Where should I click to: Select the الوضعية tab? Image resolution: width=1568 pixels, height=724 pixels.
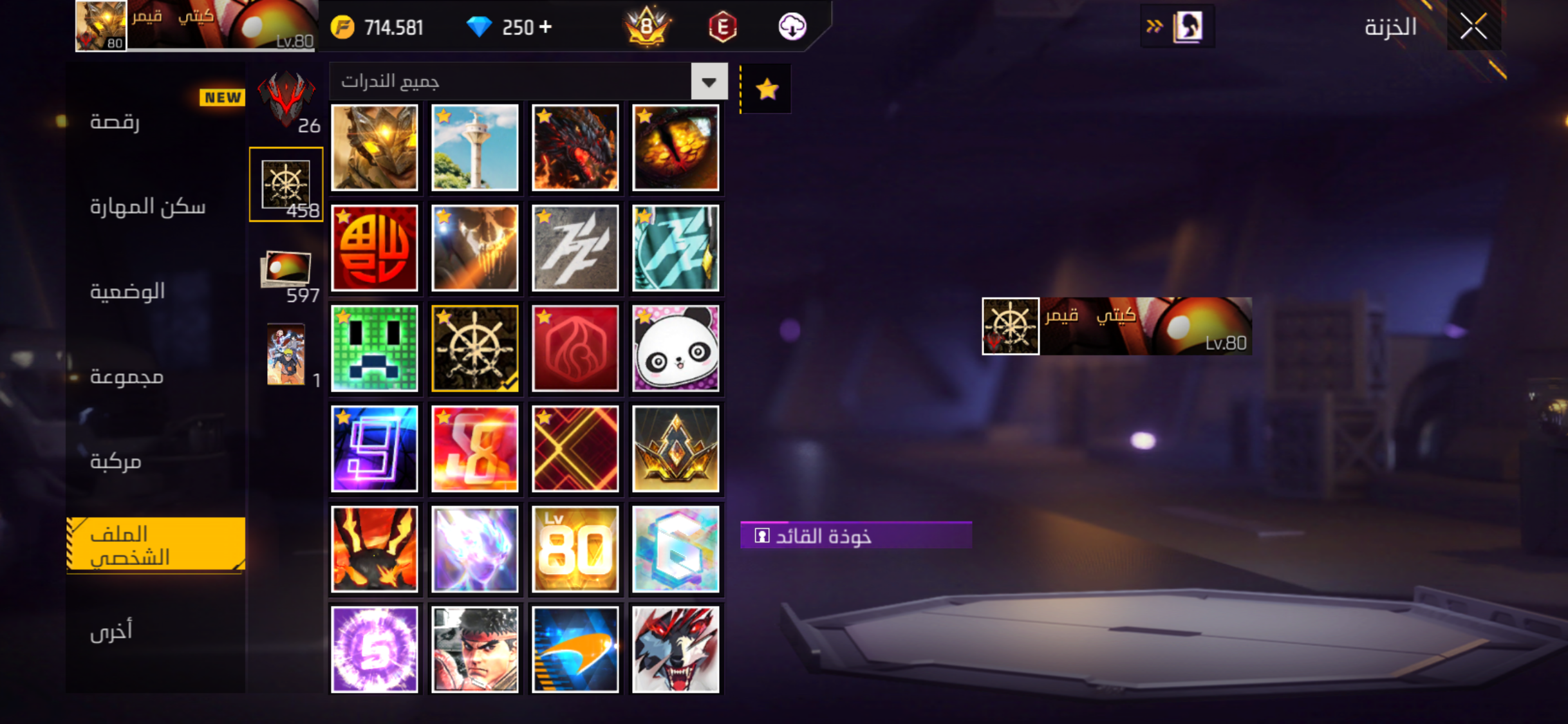[127, 292]
